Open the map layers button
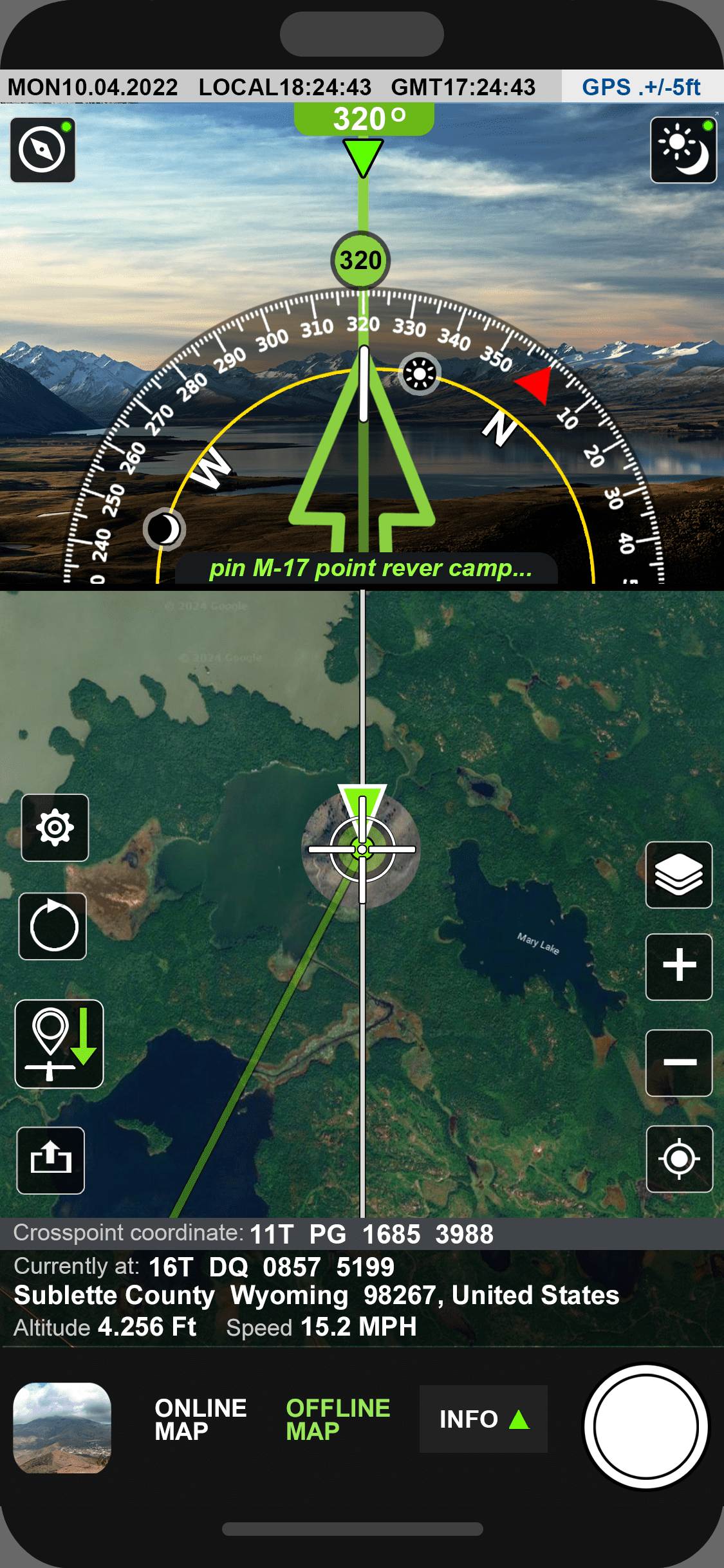The width and height of the screenshot is (724, 1568). click(679, 875)
